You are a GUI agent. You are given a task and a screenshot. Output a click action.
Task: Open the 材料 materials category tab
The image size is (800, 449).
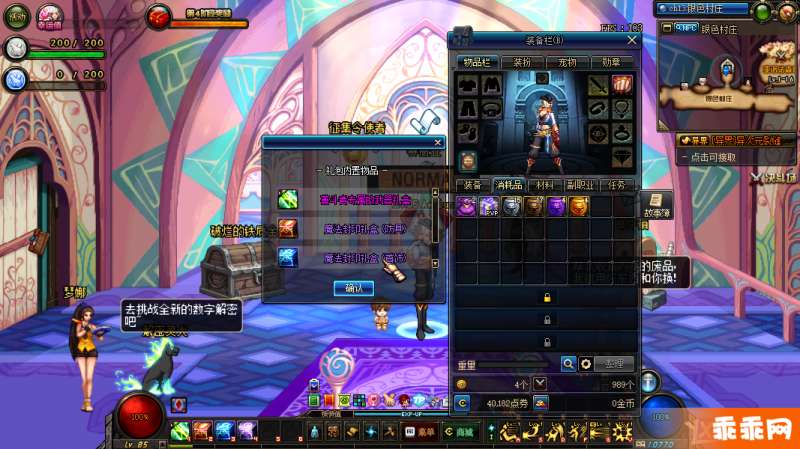point(544,185)
